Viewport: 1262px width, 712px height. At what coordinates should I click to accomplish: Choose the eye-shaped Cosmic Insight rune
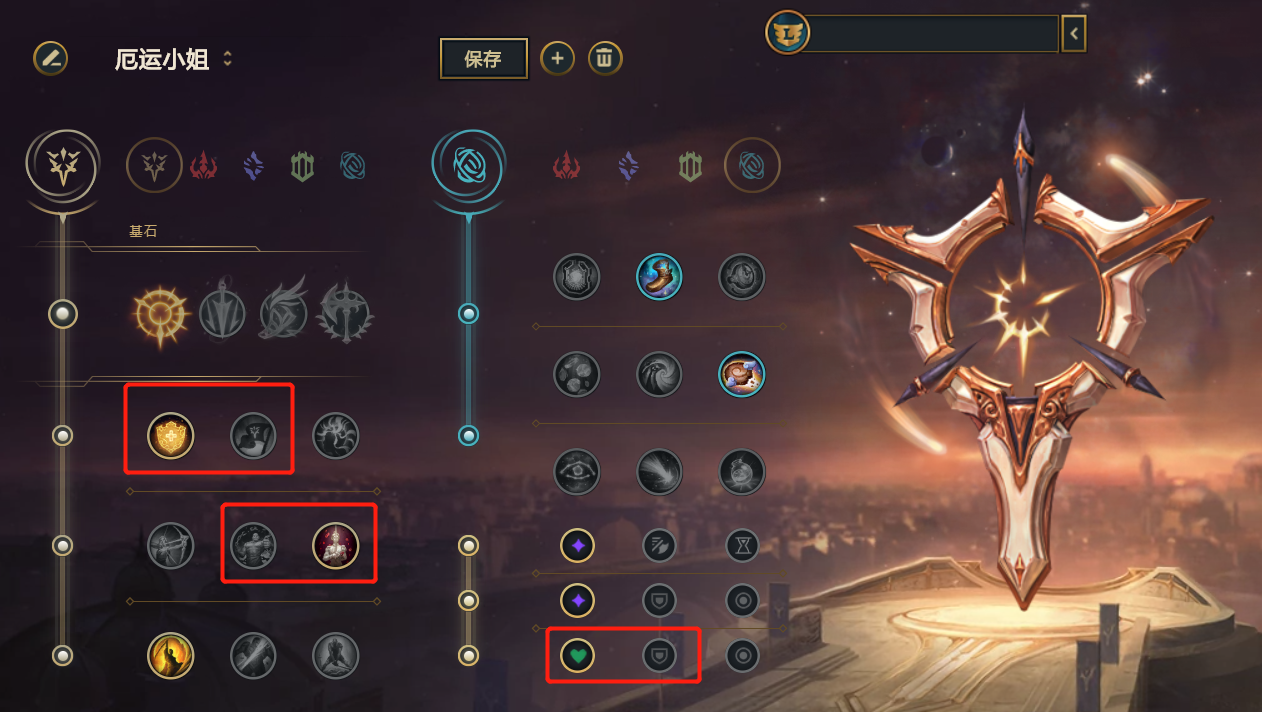tap(577, 471)
